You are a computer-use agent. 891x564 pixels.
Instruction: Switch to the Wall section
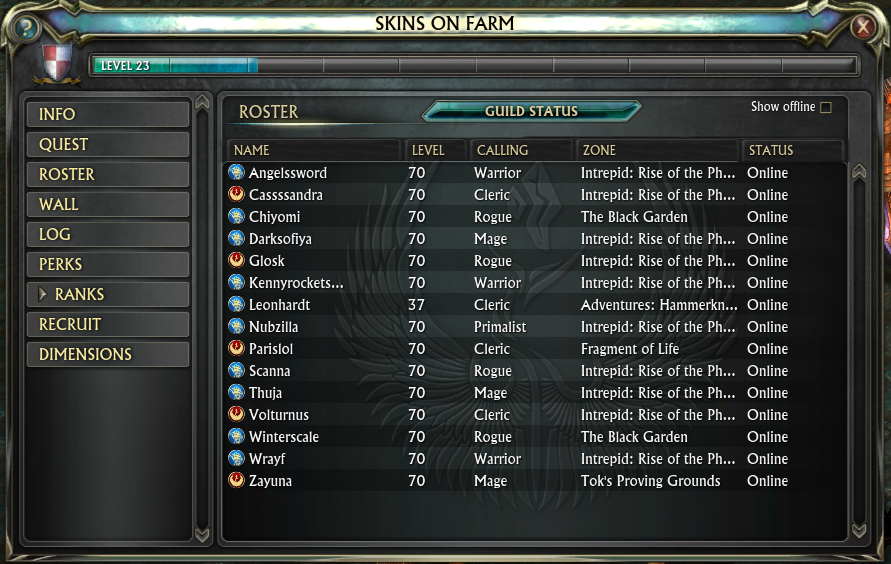click(108, 204)
